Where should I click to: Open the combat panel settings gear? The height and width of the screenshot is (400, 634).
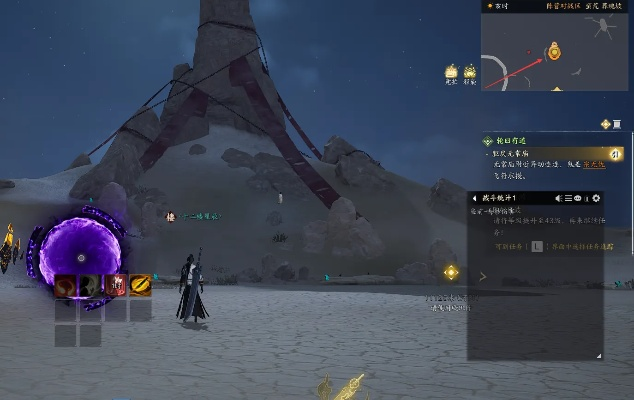tap(596, 198)
